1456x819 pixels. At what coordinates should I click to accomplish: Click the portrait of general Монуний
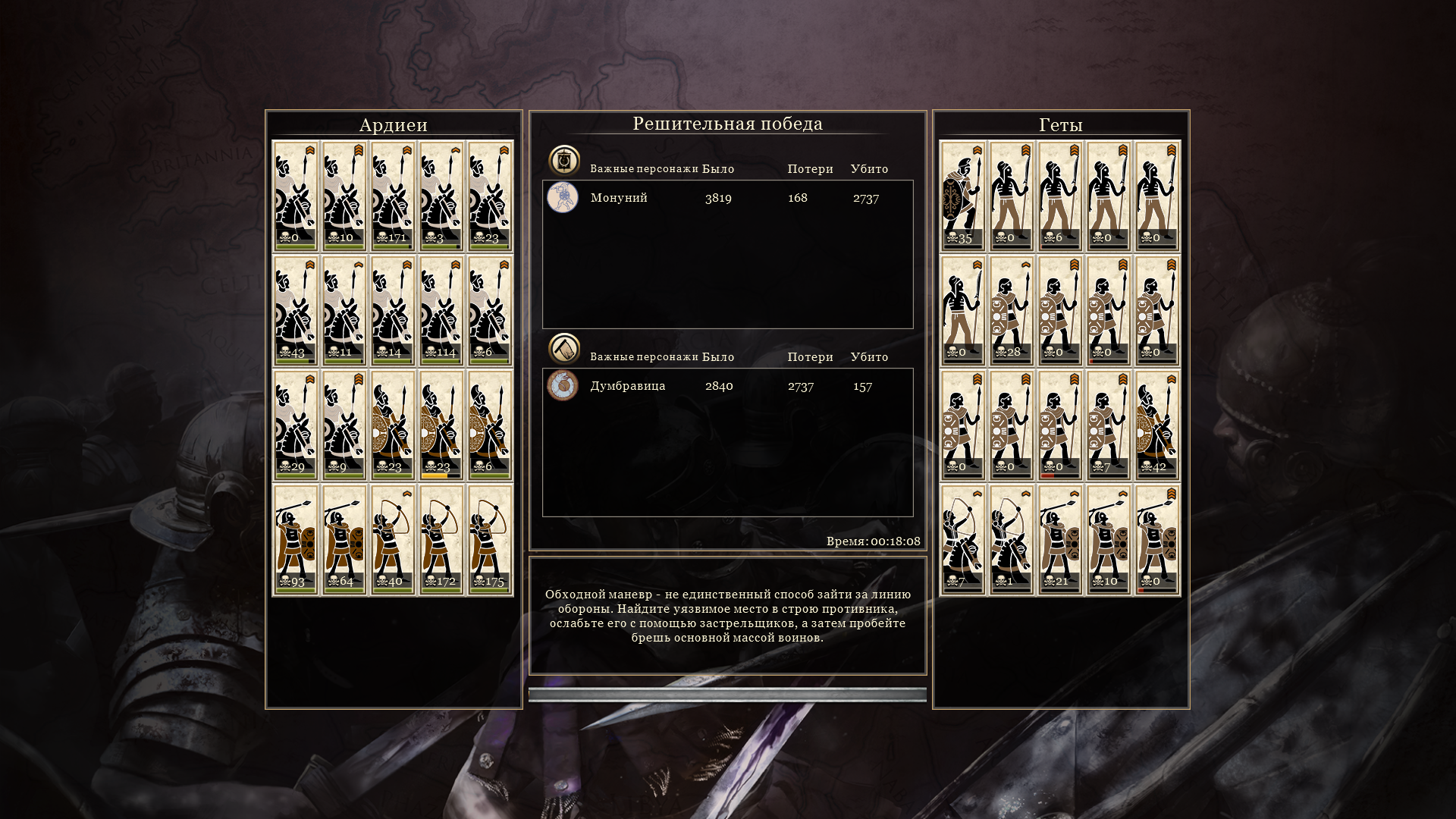(x=563, y=198)
